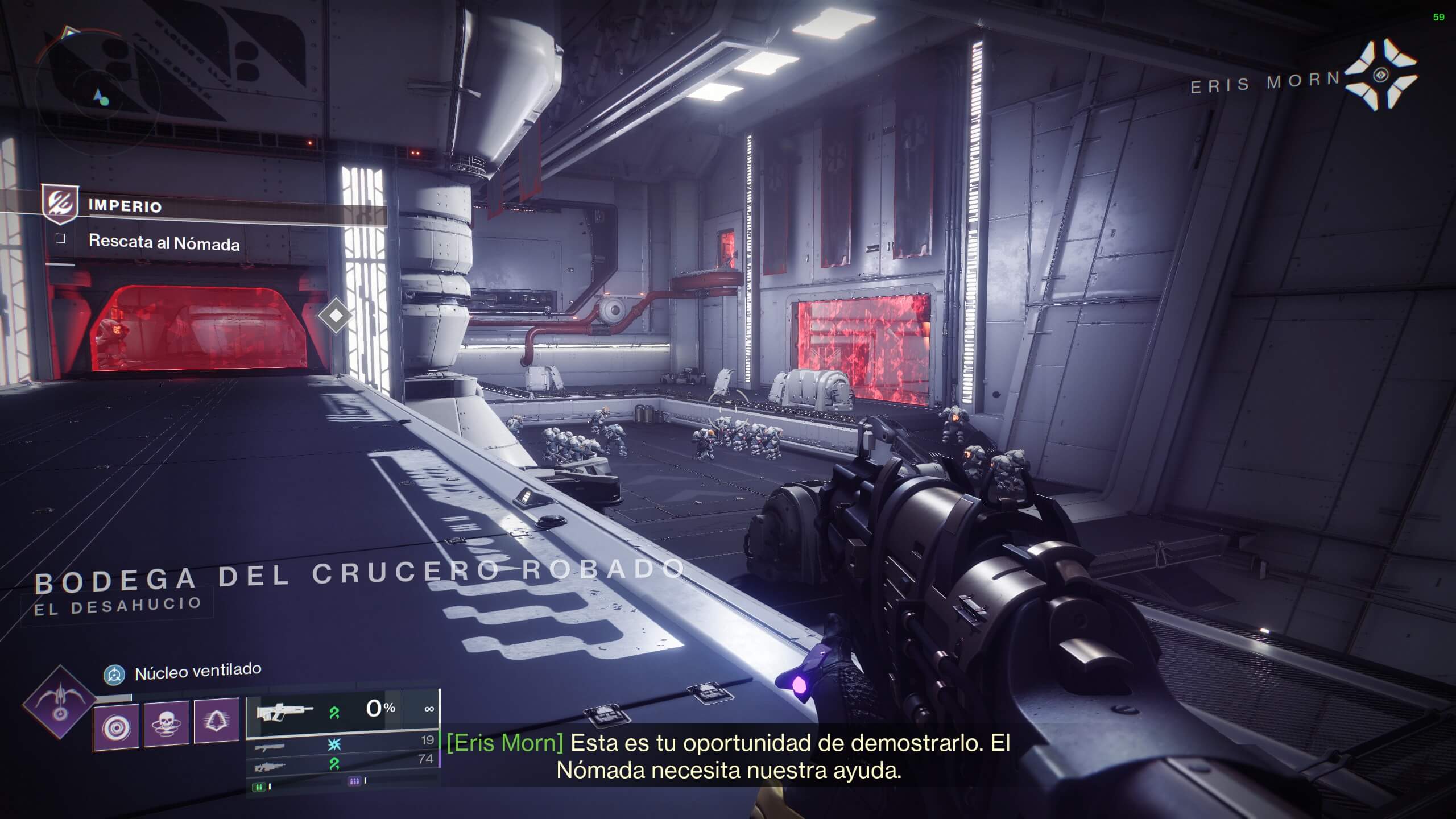Select the equipped rifle weapon slot

pos(323,710)
